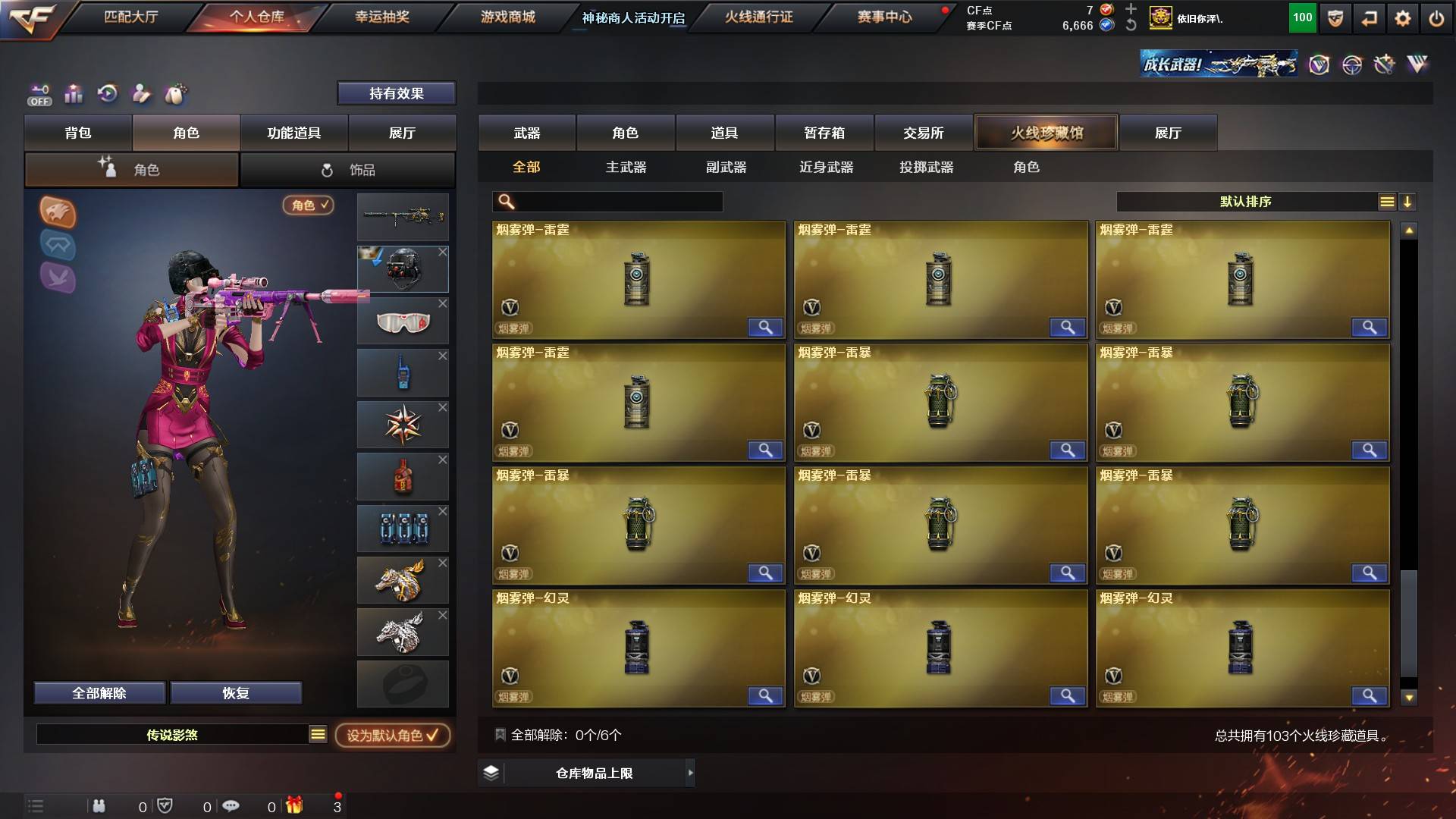
Task: Click the restore history icon above the backpack tabs
Action: tap(108, 93)
